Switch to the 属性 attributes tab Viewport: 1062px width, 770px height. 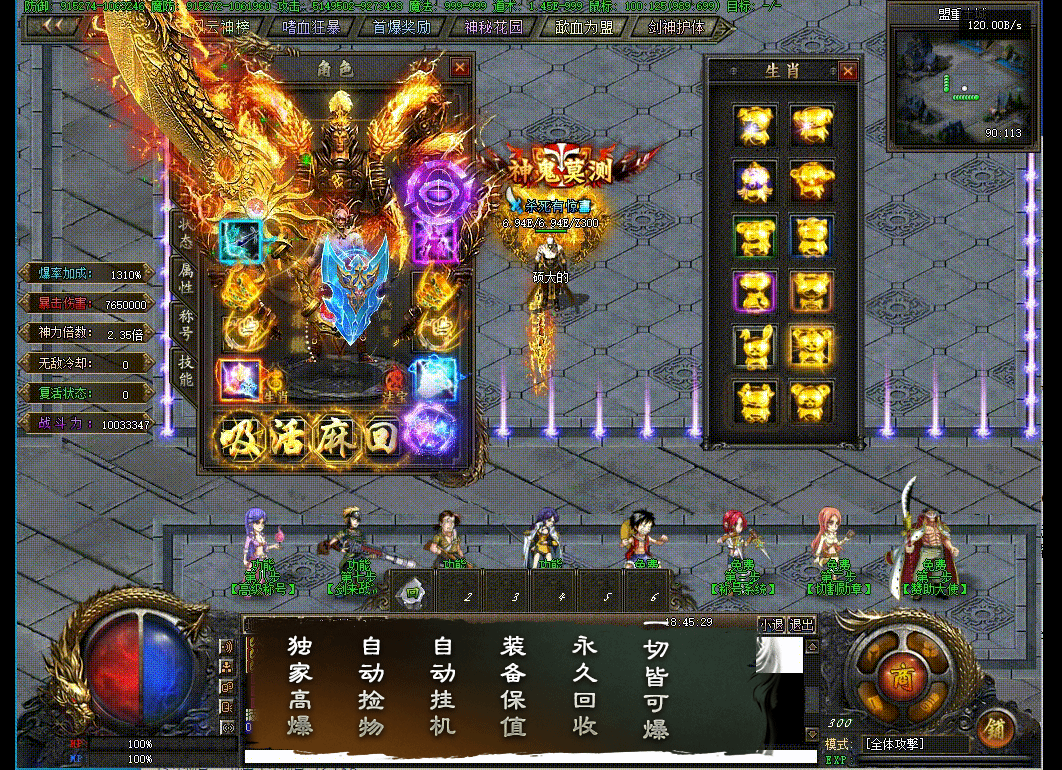pos(186,277)
